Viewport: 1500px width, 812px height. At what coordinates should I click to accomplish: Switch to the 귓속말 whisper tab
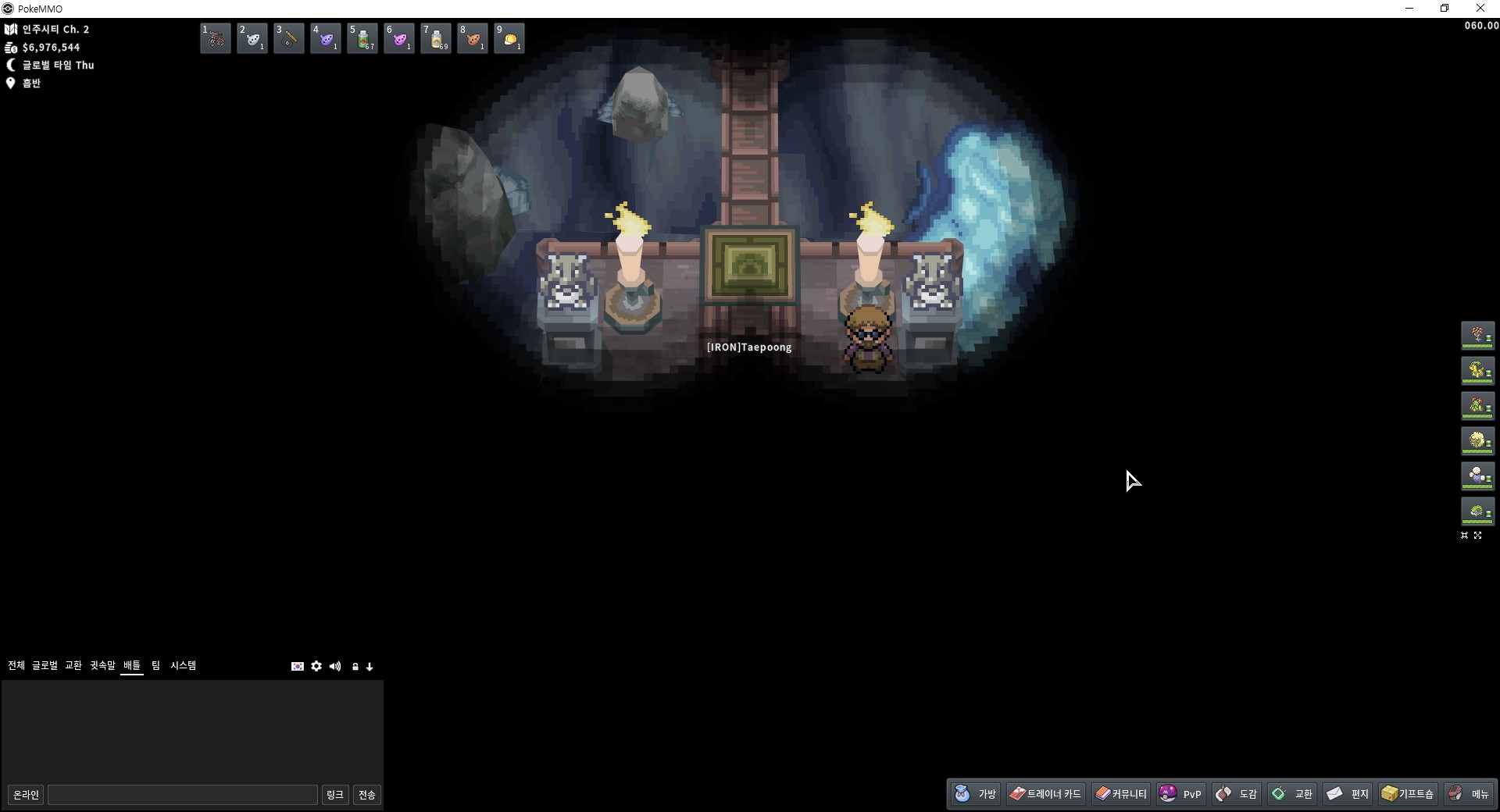[102, 665]
